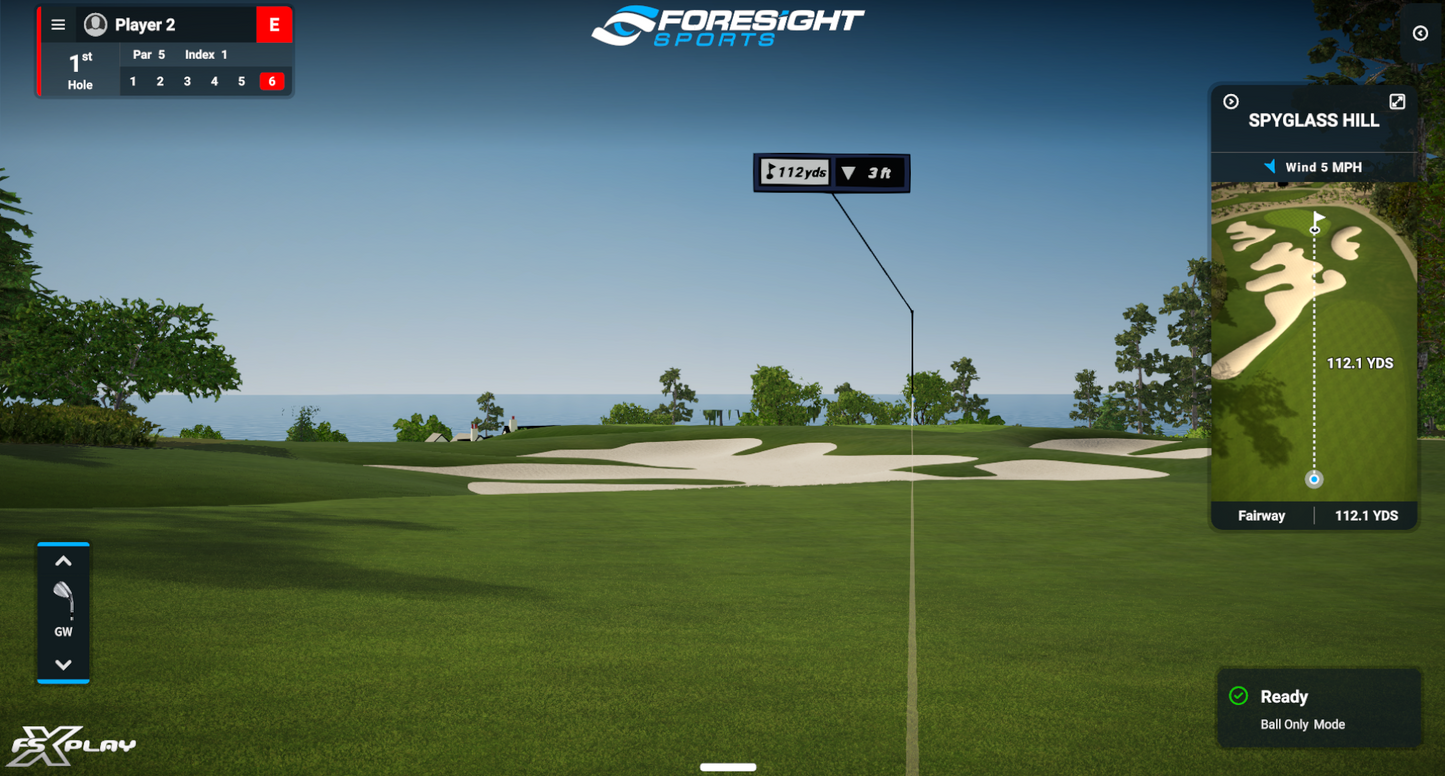Click the 112yds pin distance overlay
This screenshot has width=1445, height=776.
click(x=793, y=172)
